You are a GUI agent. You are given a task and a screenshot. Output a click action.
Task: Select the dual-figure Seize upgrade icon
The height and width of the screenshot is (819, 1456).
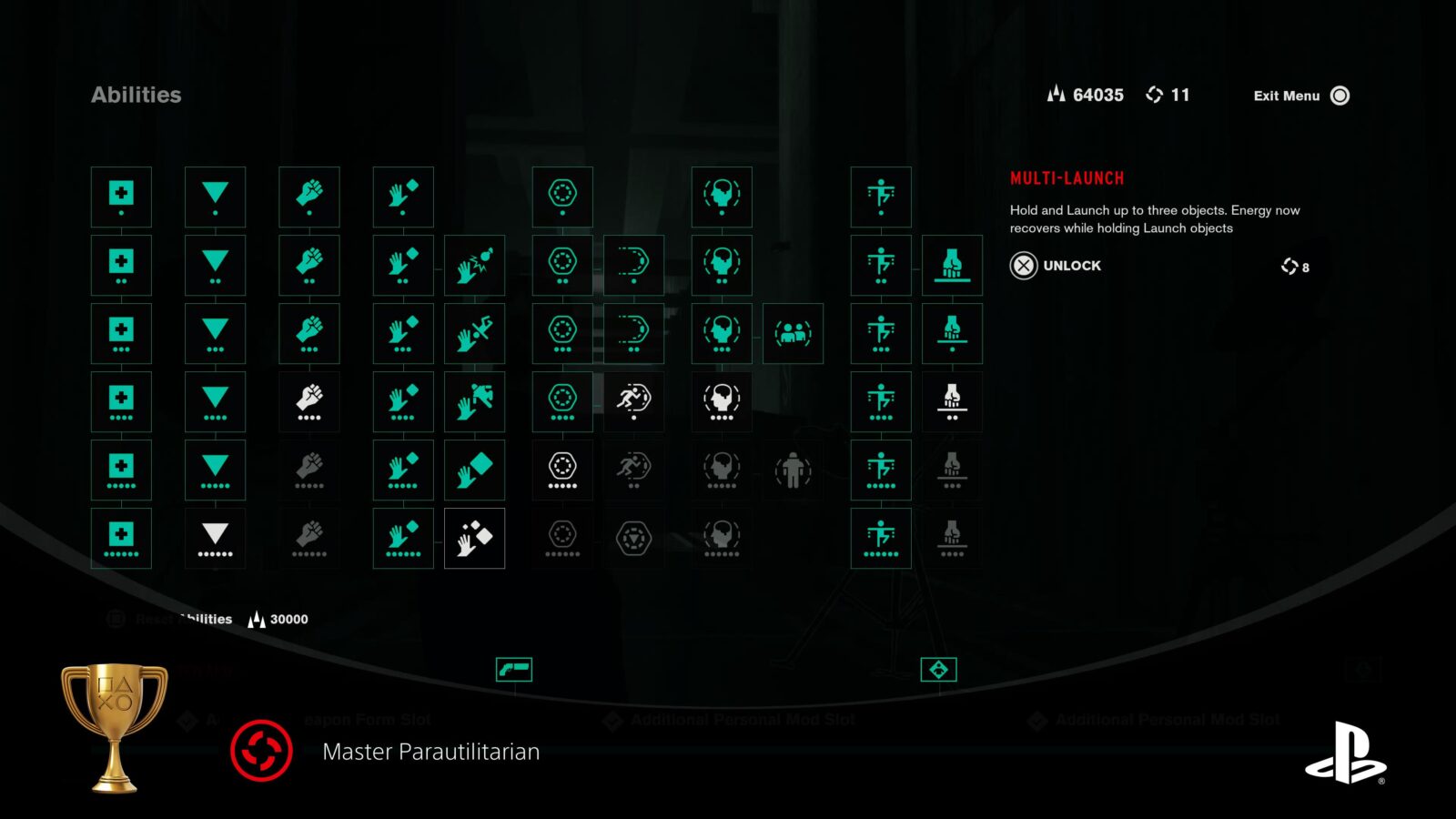793,333
